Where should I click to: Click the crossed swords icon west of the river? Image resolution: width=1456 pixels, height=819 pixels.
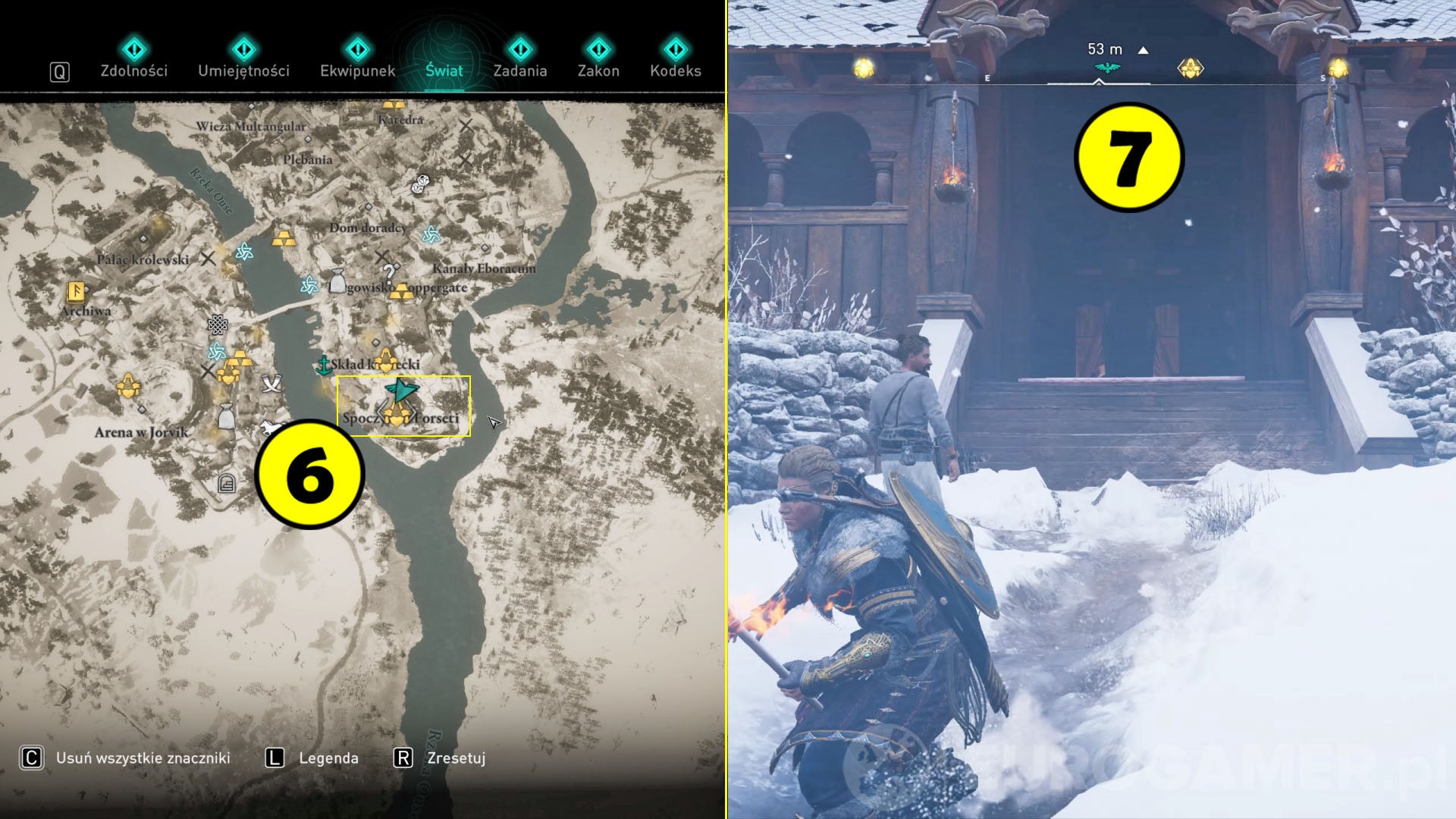pos(271,384)
